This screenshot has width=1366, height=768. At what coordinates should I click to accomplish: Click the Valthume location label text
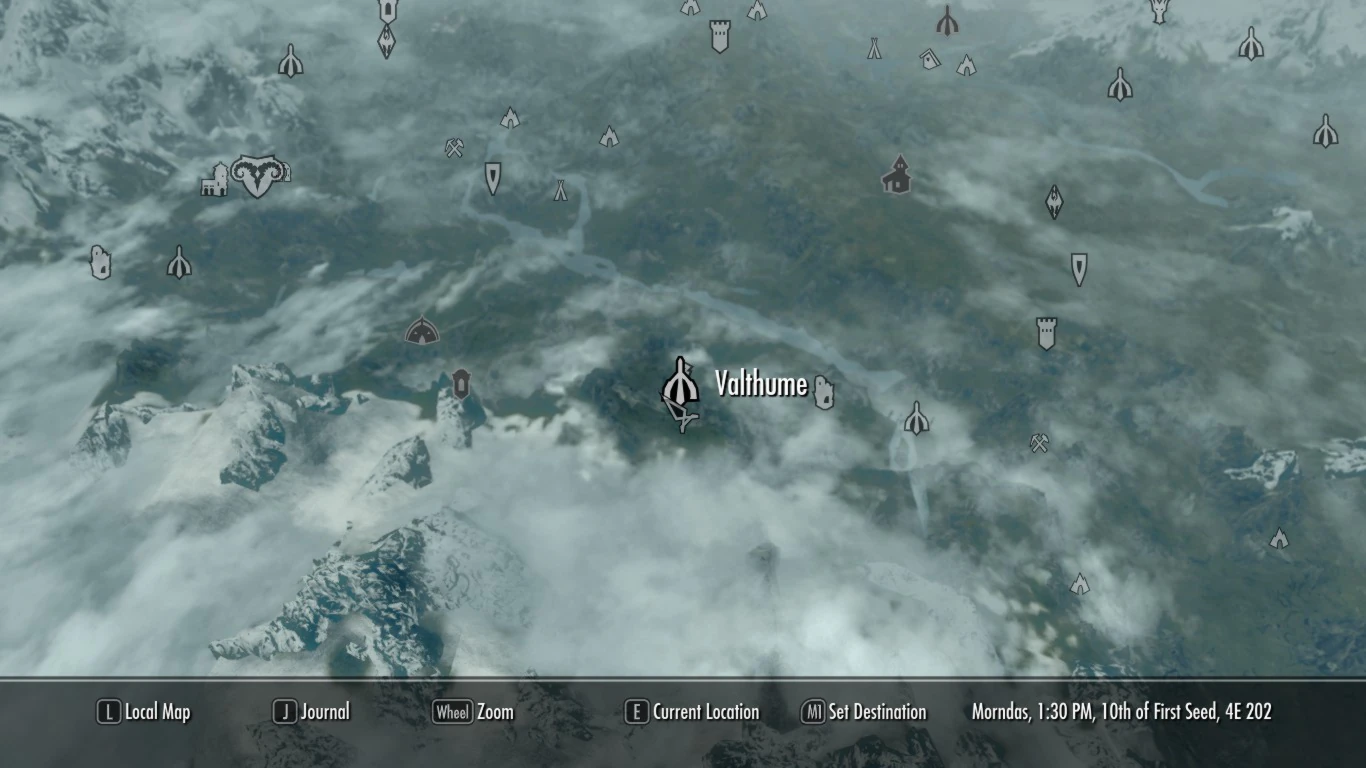coord(761,383)
